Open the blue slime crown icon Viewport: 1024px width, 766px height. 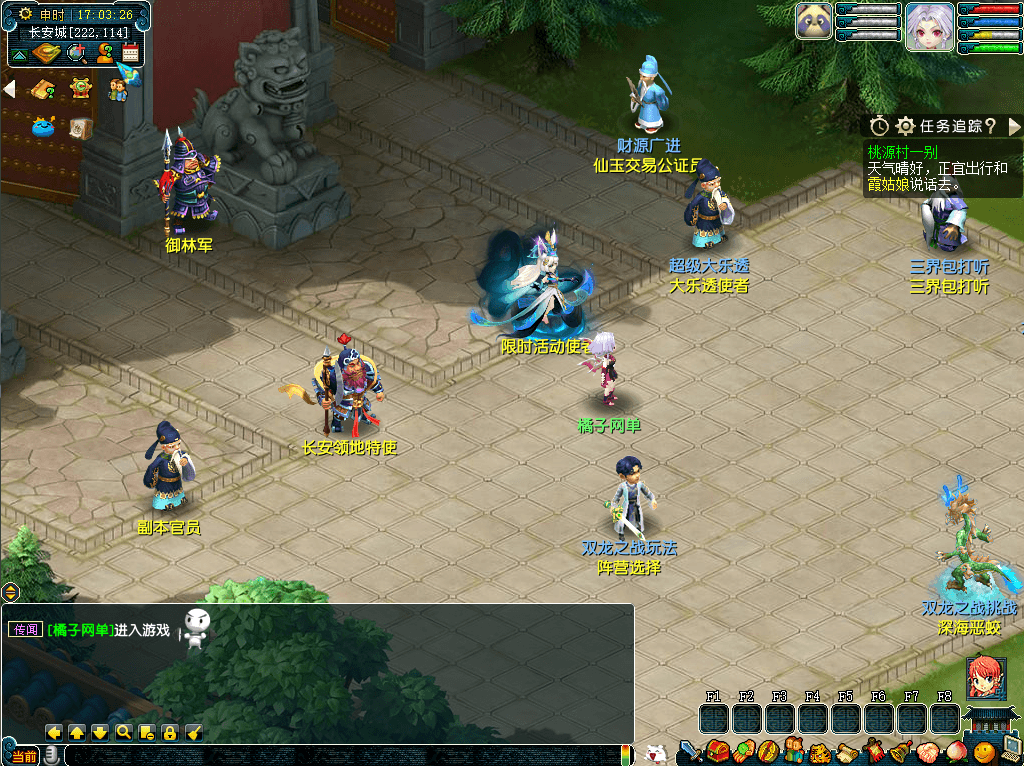coord(43,127)
